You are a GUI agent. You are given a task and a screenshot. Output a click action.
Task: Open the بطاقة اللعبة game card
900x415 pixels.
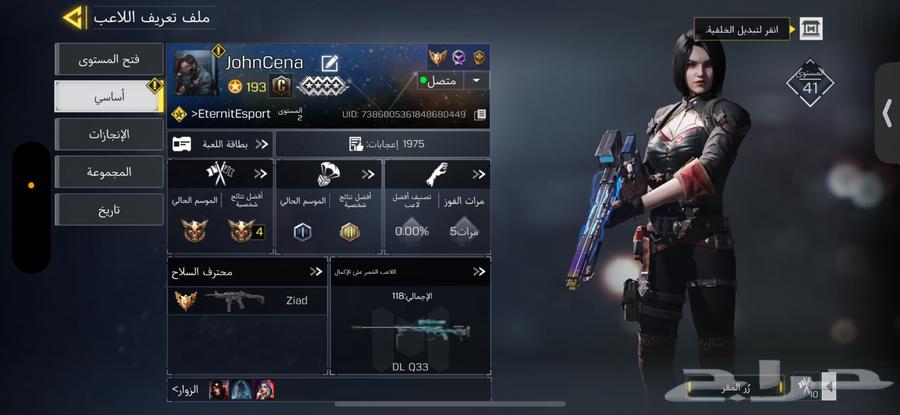coord(220,144)
